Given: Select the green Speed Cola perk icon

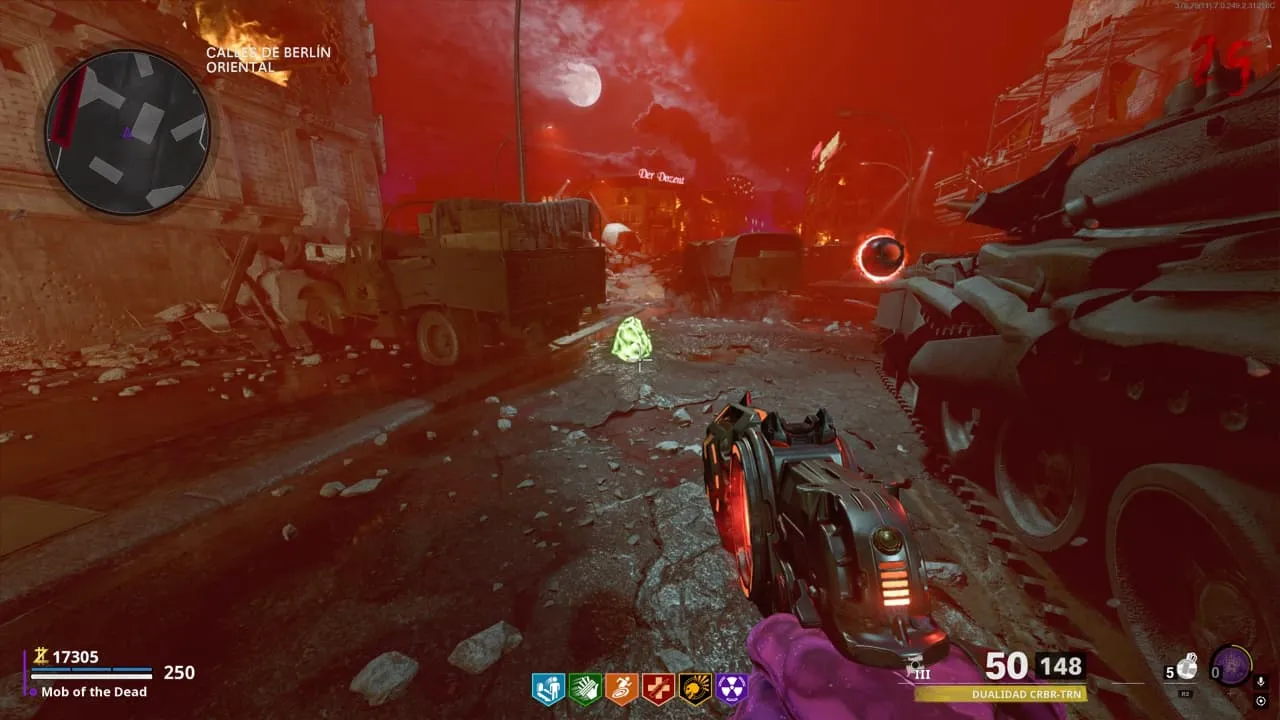Looking at the screenshot, I should (x=585, y=689).
